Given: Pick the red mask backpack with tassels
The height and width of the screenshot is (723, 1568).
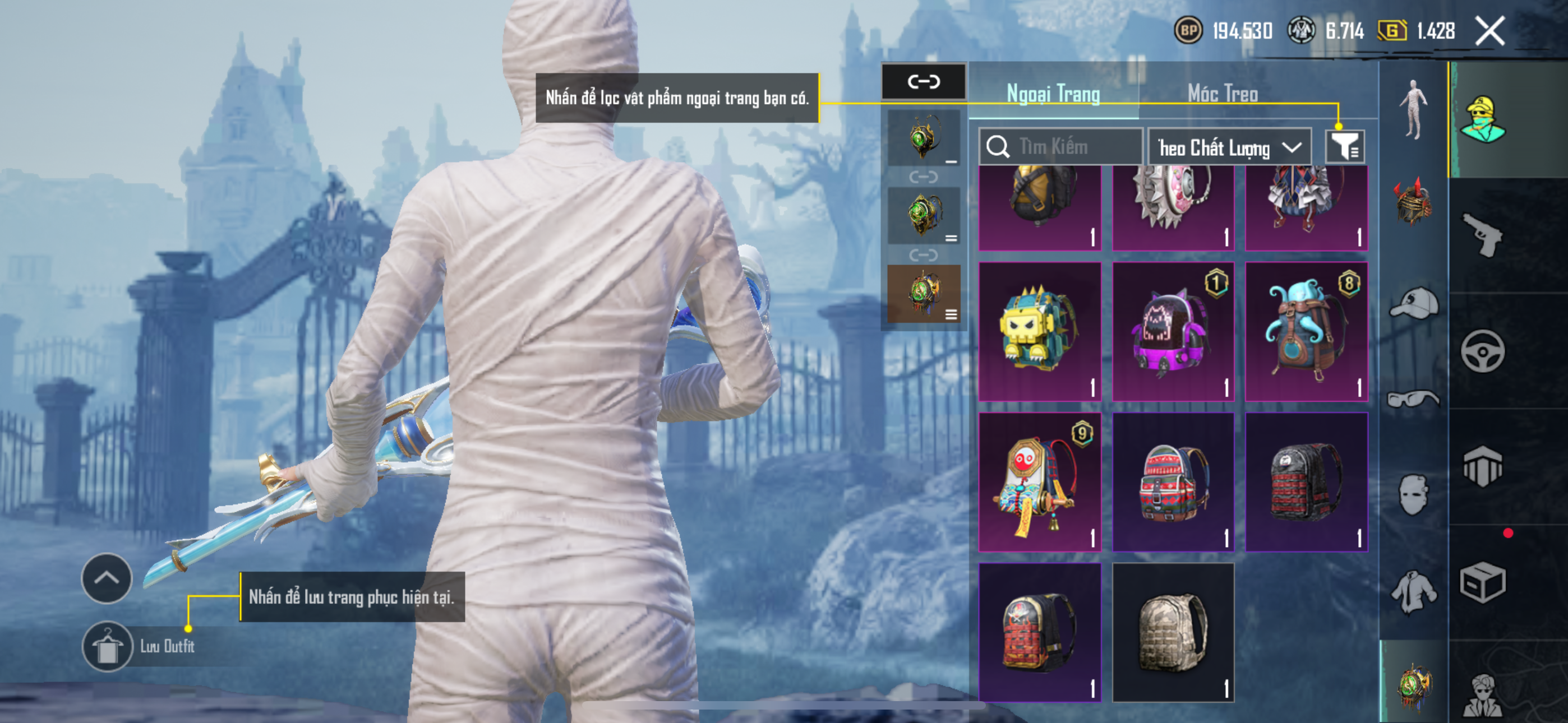Looking at the screenshot, I should coord(1039,482).
